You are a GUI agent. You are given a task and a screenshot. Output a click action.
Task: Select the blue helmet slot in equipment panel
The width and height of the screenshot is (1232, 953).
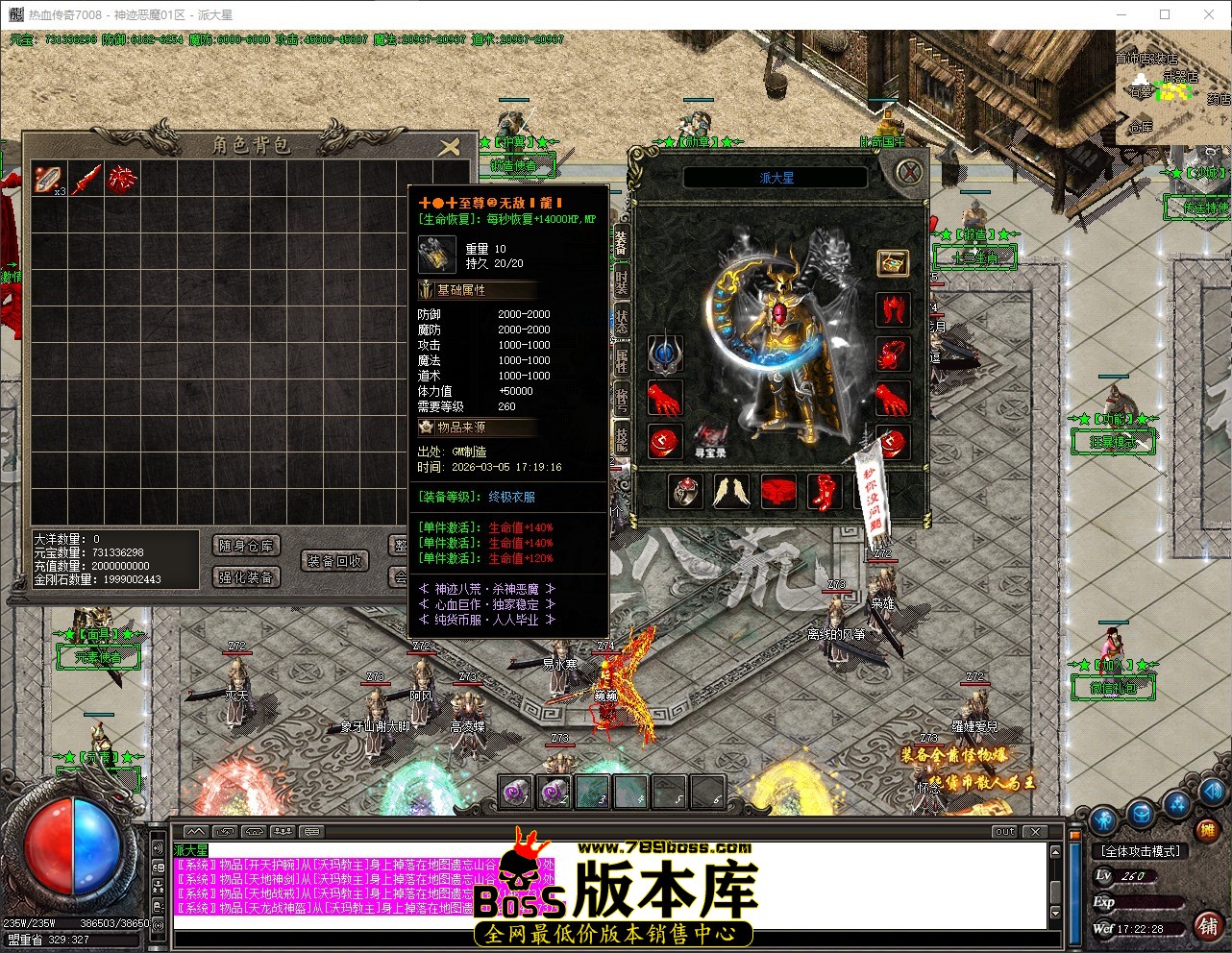(663, 353)
